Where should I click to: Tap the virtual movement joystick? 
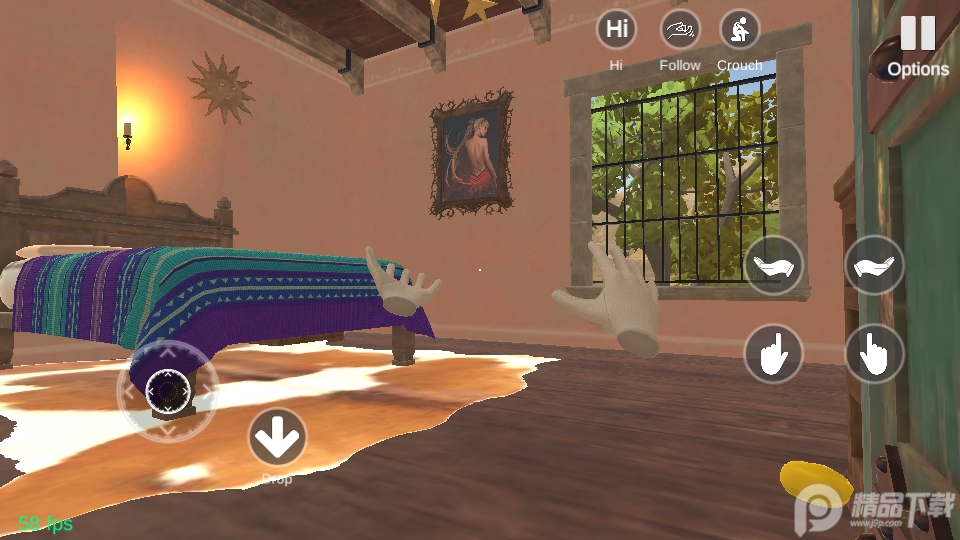click(x=167, y=389)
